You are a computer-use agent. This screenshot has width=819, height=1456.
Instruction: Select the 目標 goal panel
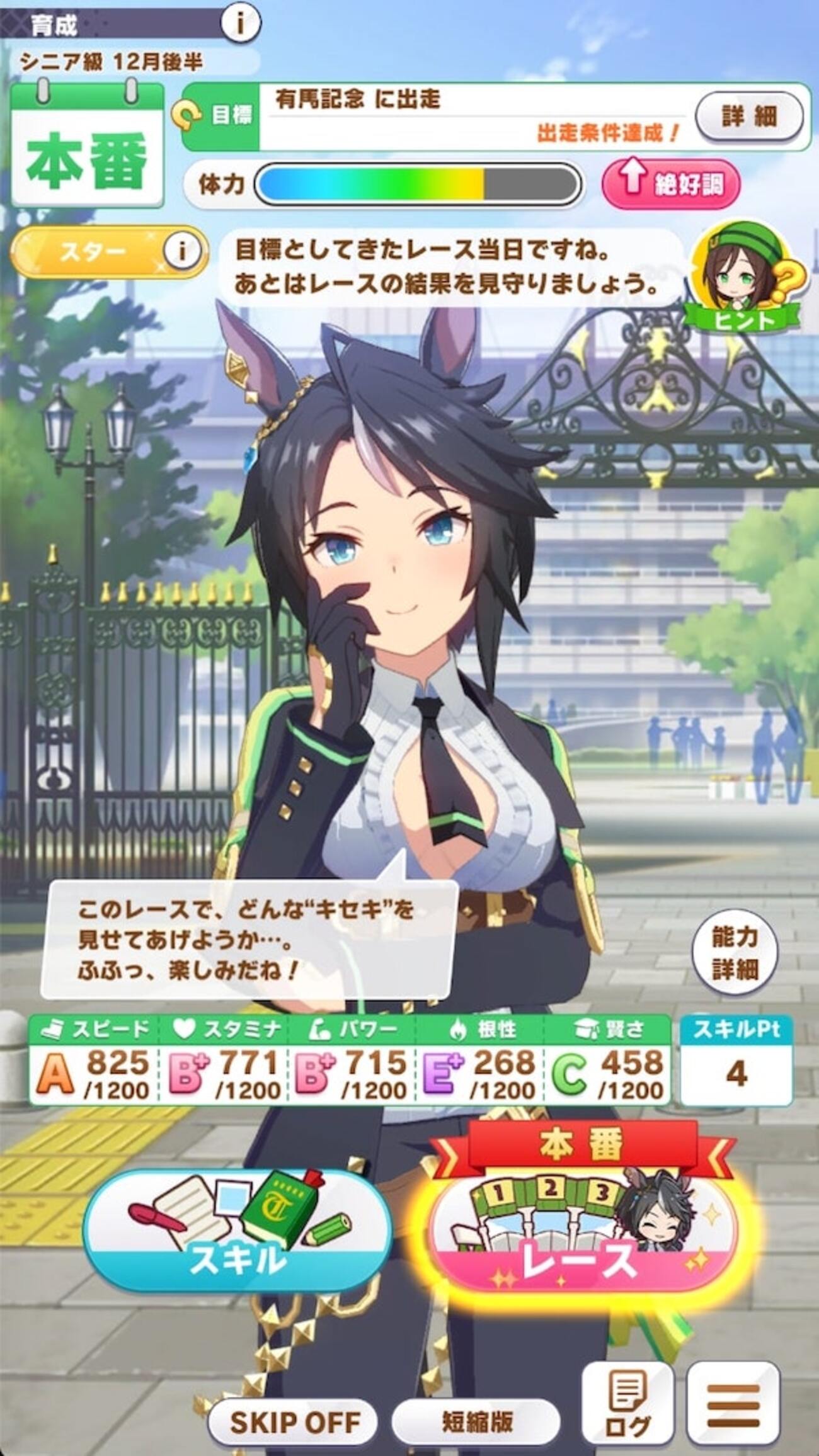(x=441, y=117)
